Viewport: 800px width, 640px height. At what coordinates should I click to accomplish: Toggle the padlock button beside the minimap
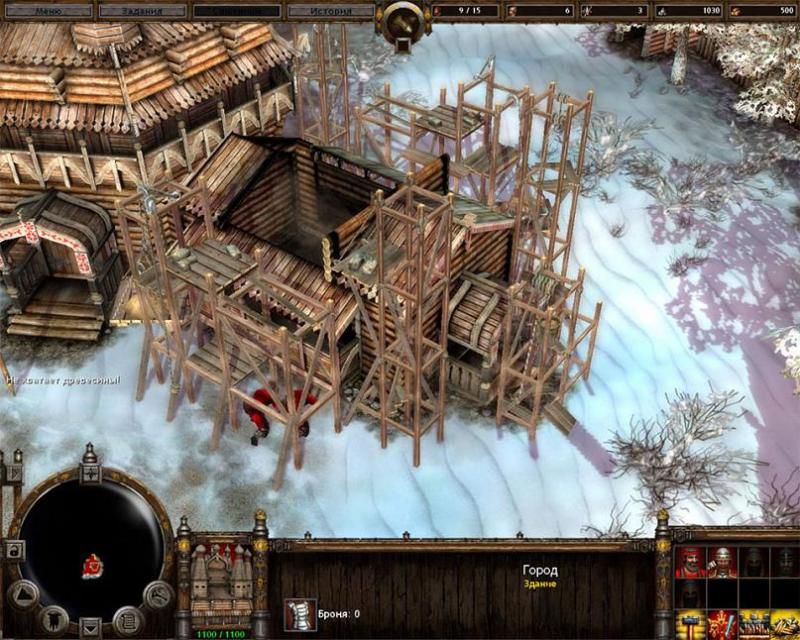click(14, 550)
